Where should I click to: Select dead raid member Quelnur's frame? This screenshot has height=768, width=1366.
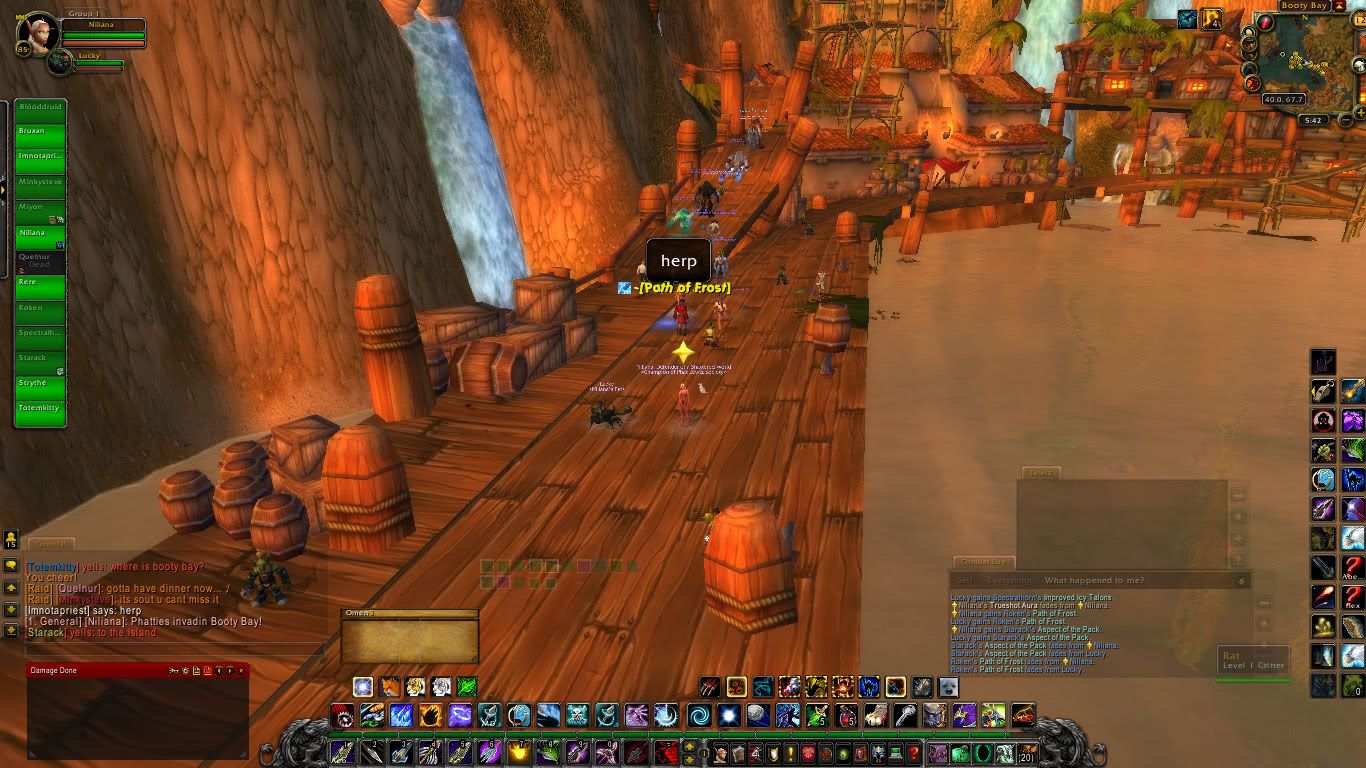40,258
